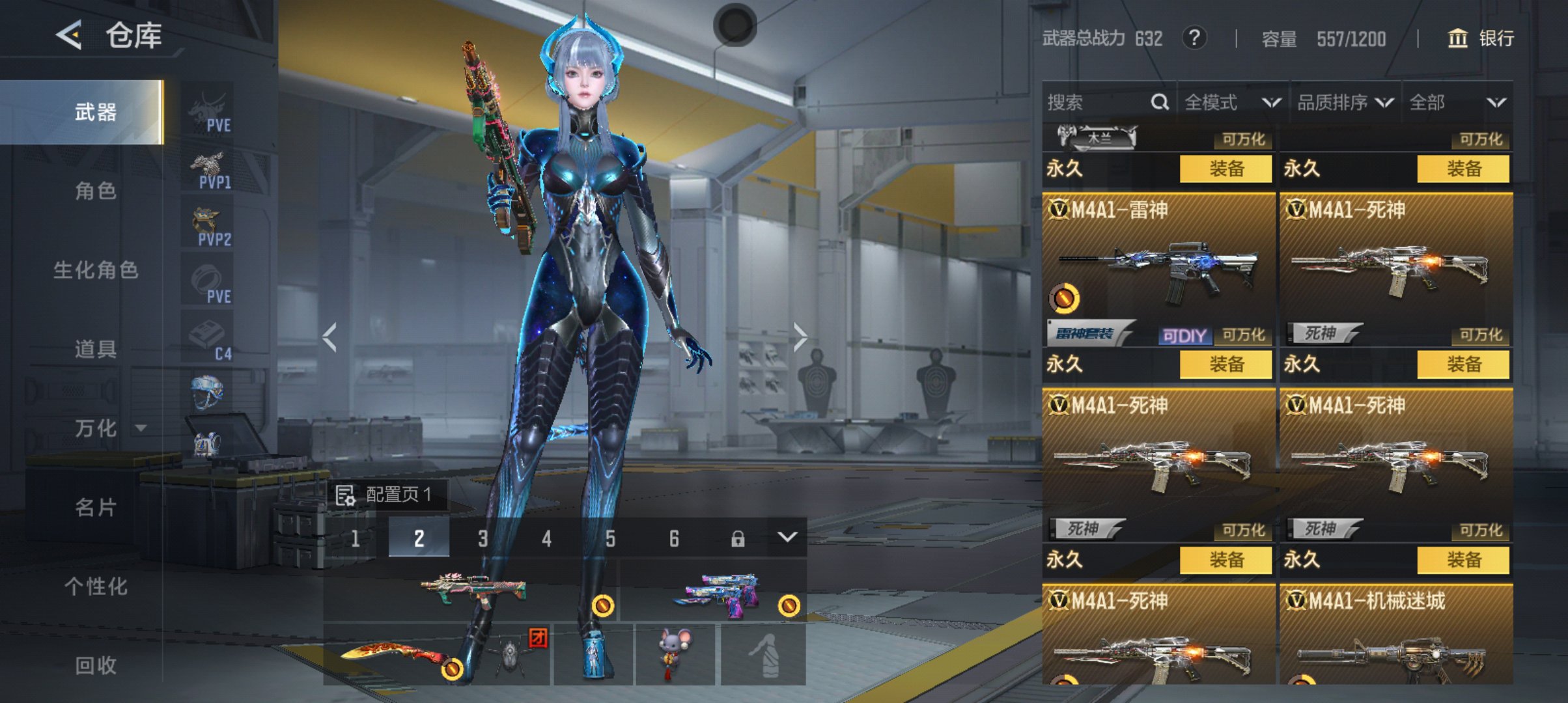Switch to 生化角色 category
Image resolution: width=1568 pixels, height=703 pixels.
(95, 269)
